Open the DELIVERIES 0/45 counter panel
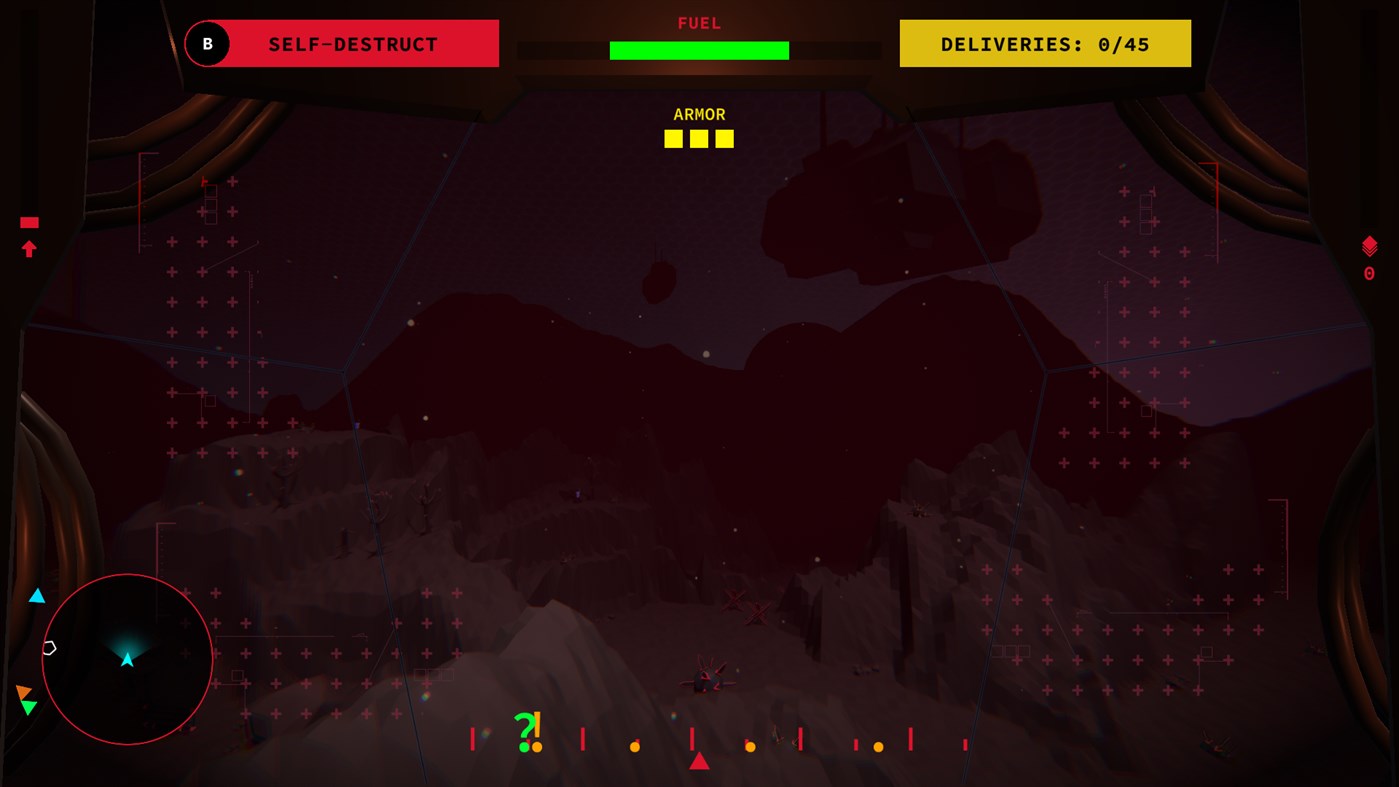The height and width of the screenshot is (787, 1399). click(1045, 43)
